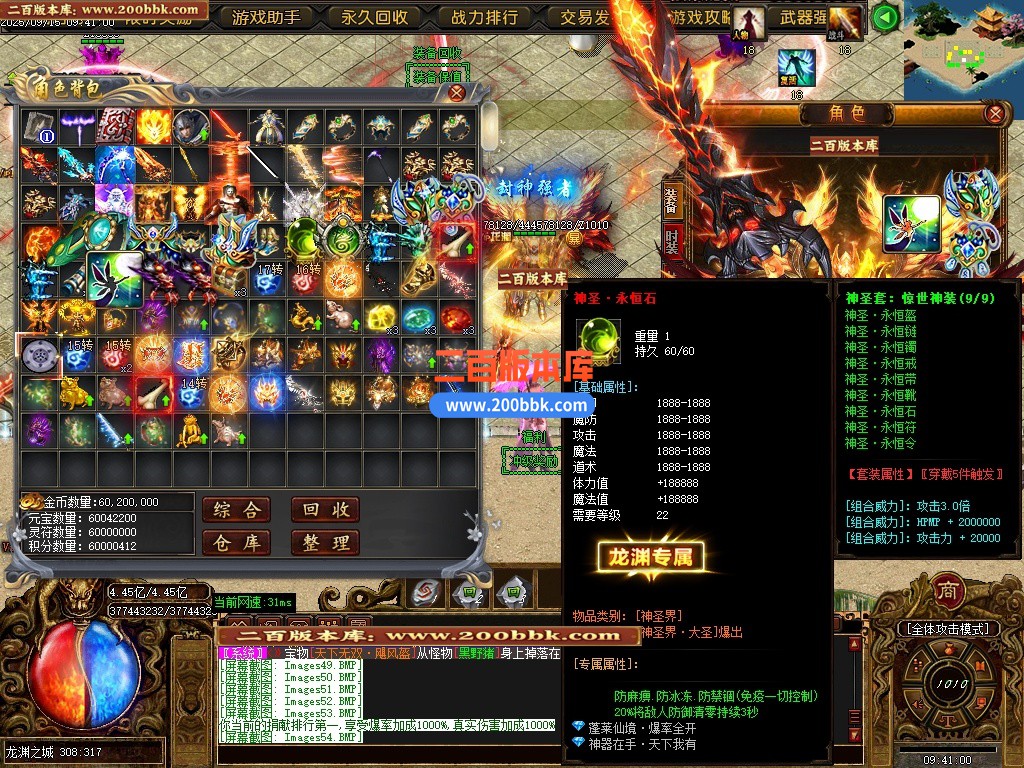Switch to the 时装 costume tab
Image resolution: width=1024 pixels, height=768 pixels.
click(673, 240)
